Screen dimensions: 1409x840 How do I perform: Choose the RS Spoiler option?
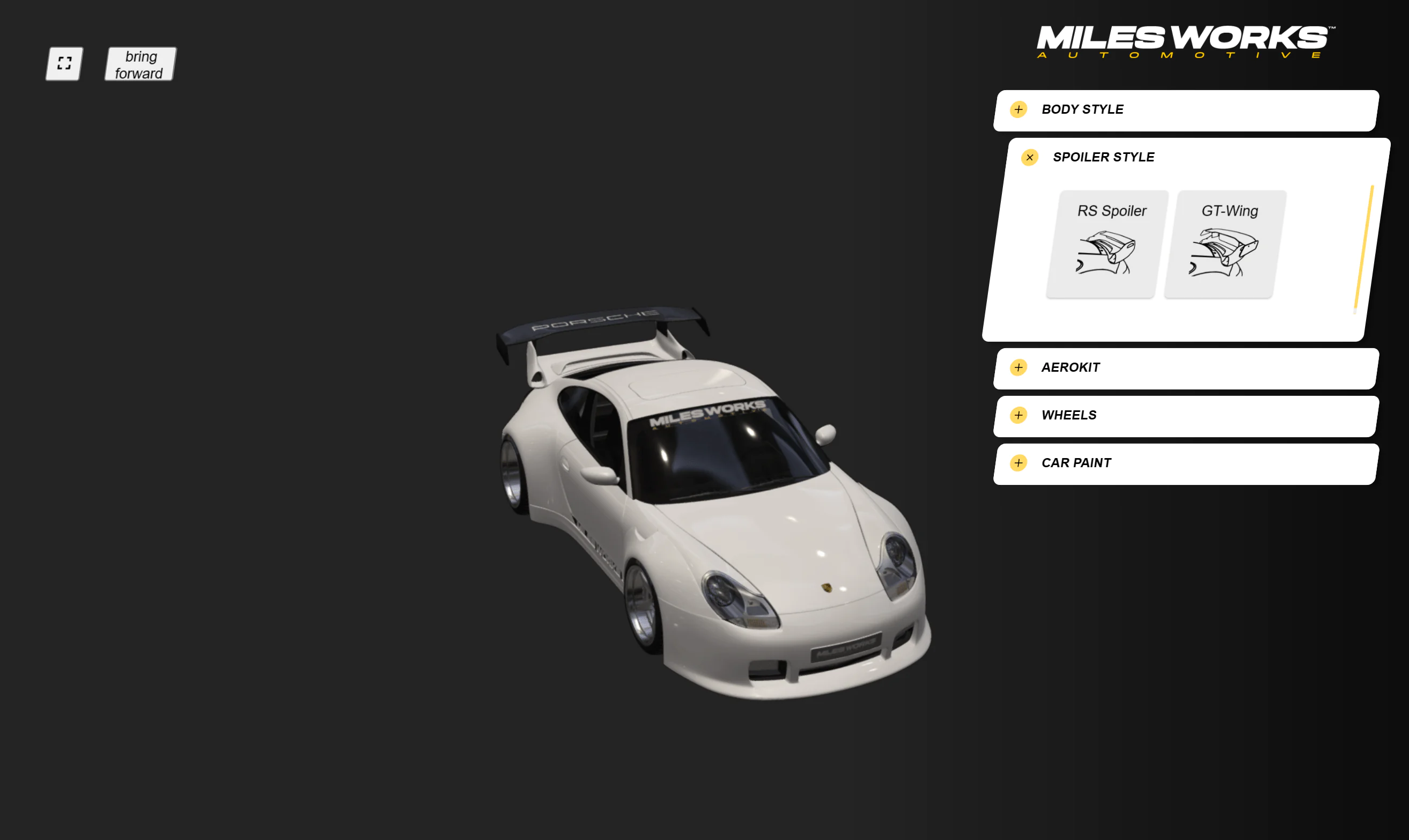[x=1107, y=244]
